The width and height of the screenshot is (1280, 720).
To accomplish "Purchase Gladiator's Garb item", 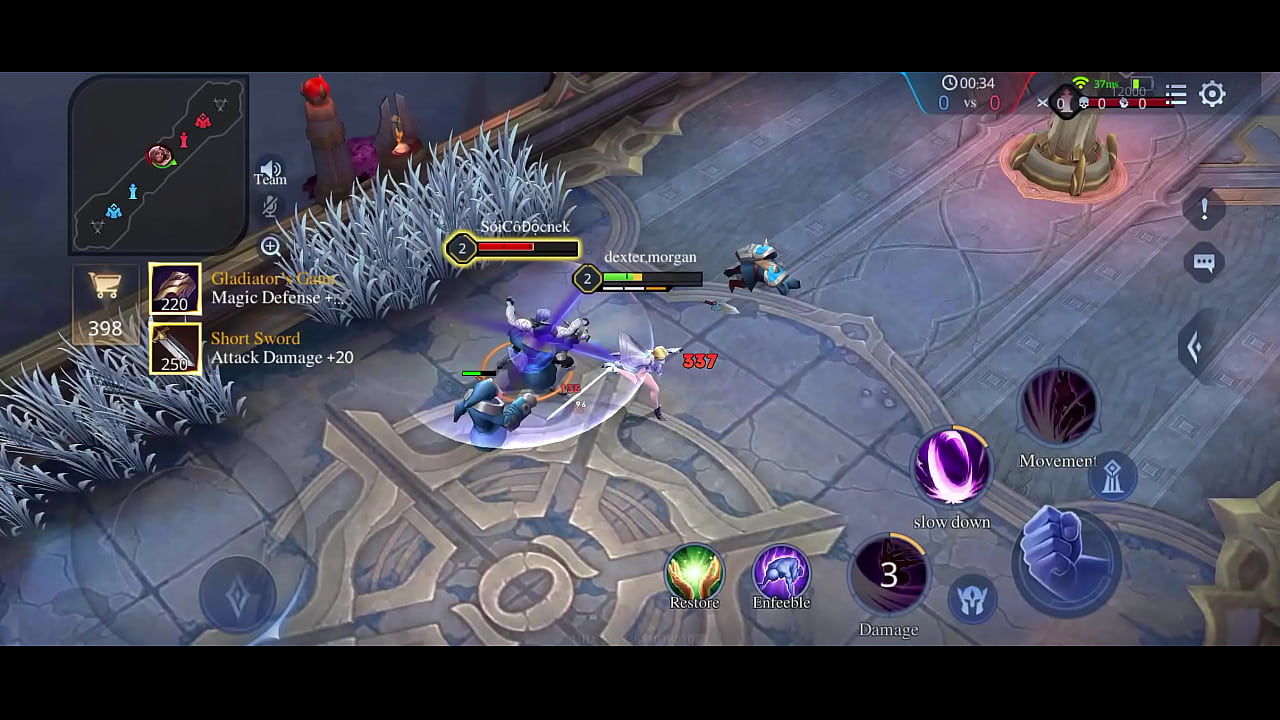I will (x=175, y=288).
